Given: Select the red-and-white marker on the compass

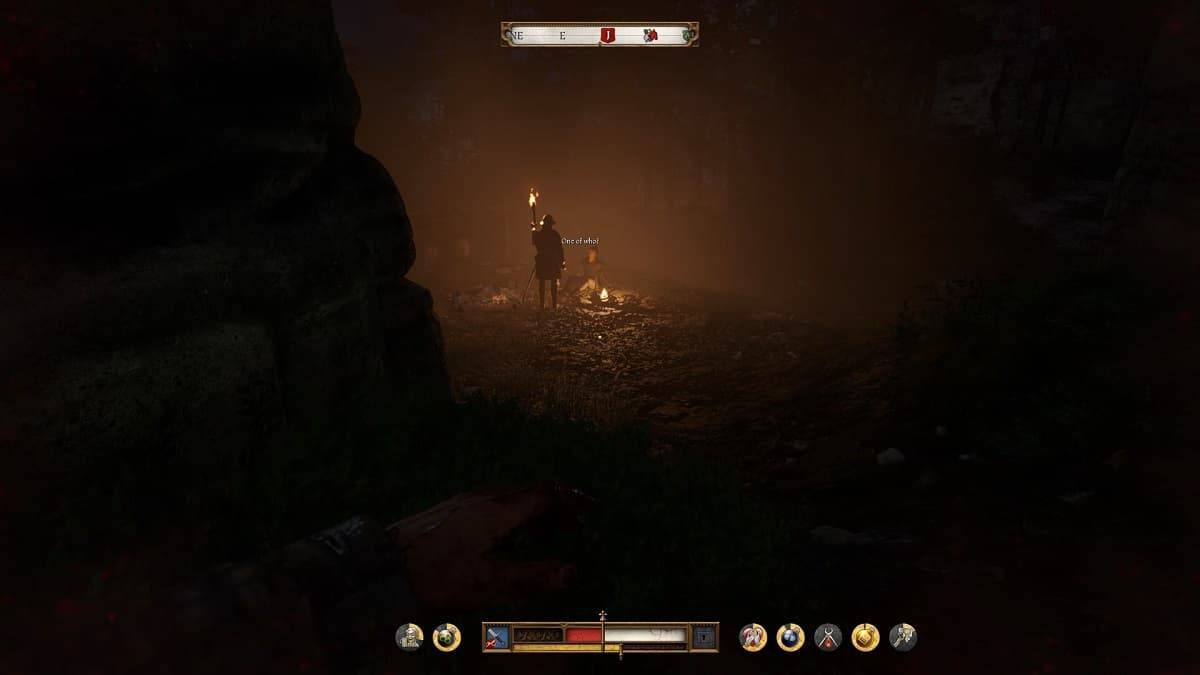Looking at the screenshot, I should click(650, 35).
